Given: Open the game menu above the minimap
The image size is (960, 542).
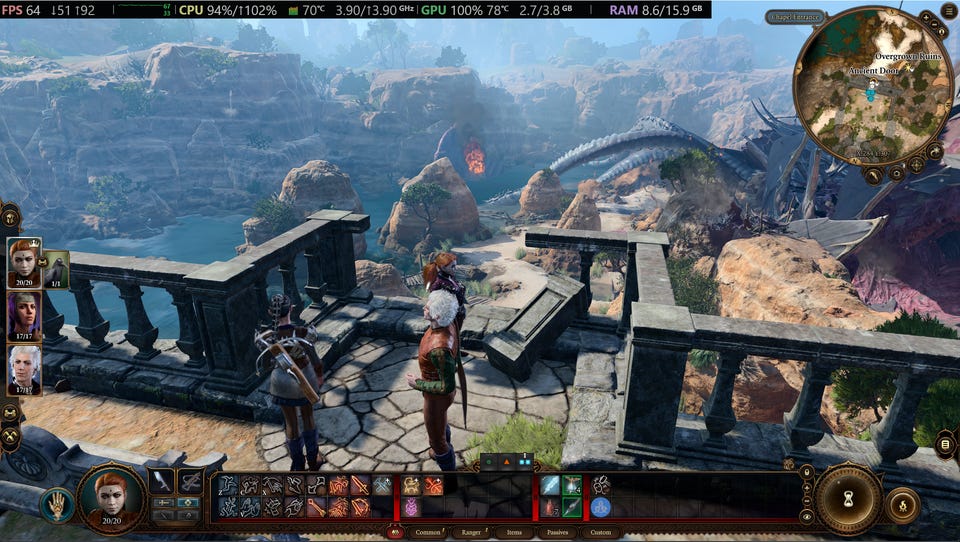Looking at the screenshot, I should pos(948,13).
